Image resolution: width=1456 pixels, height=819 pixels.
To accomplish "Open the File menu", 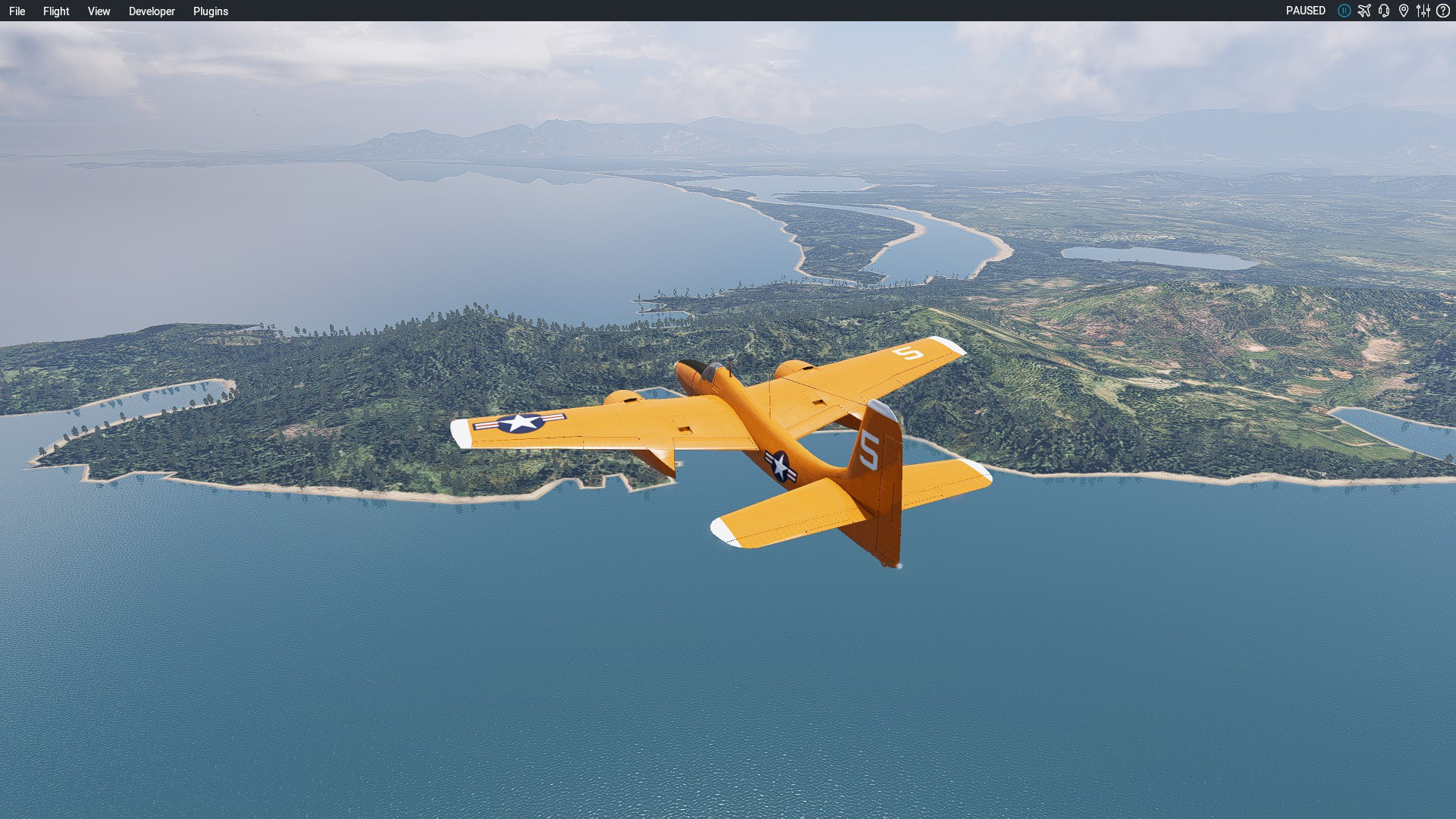I will (x=17, y=11).
